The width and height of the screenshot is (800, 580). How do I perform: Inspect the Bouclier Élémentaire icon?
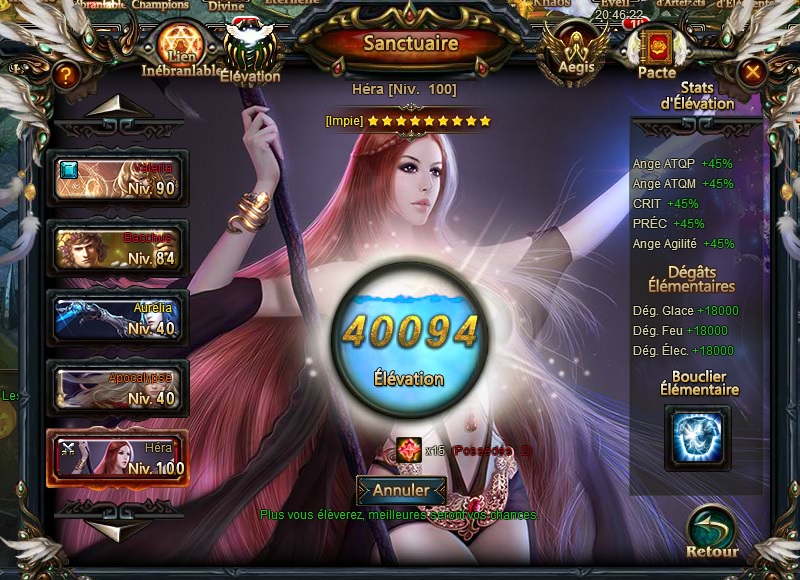coord(697,437)
